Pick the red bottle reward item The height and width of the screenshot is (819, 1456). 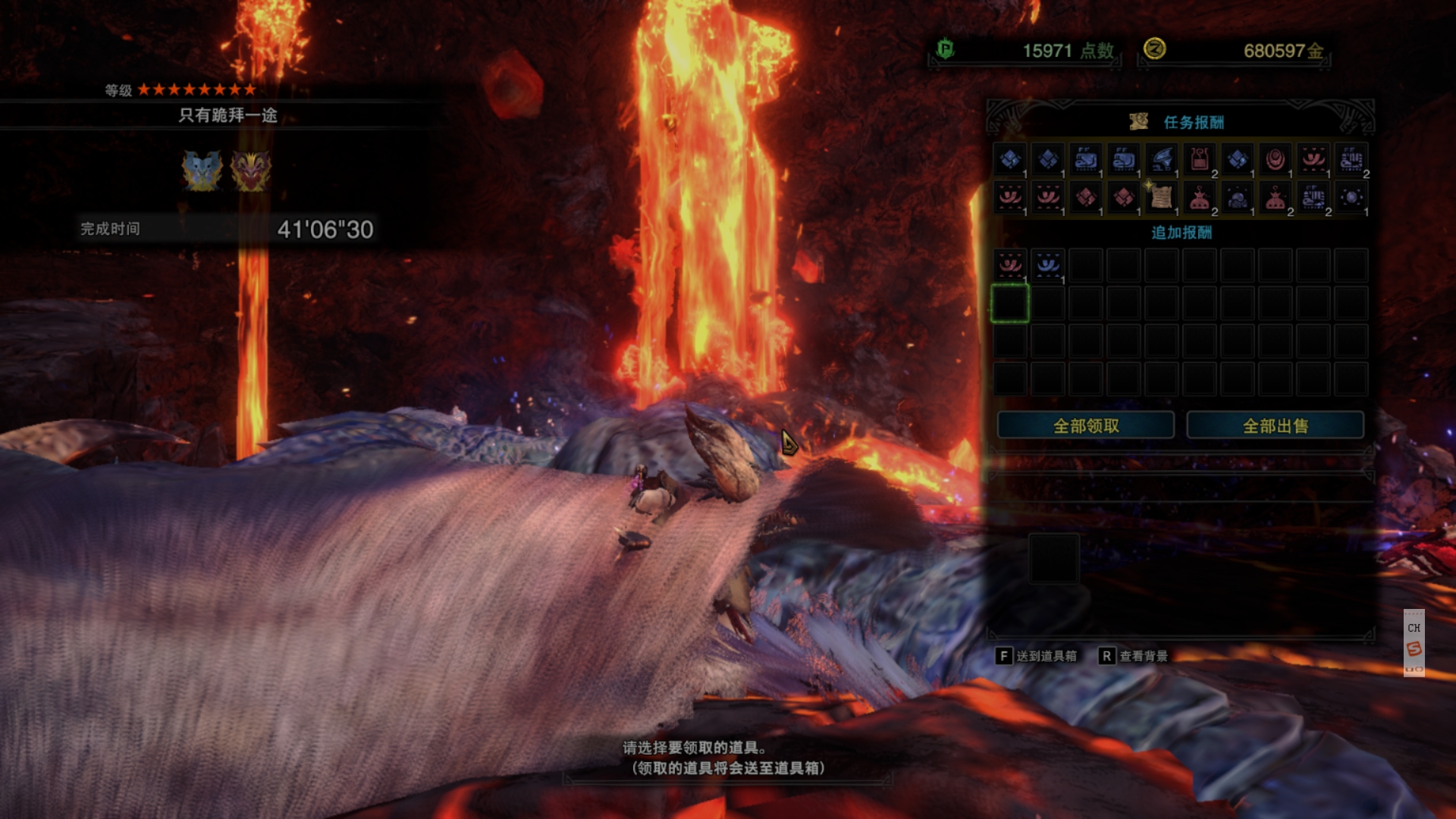point(1200,159)
